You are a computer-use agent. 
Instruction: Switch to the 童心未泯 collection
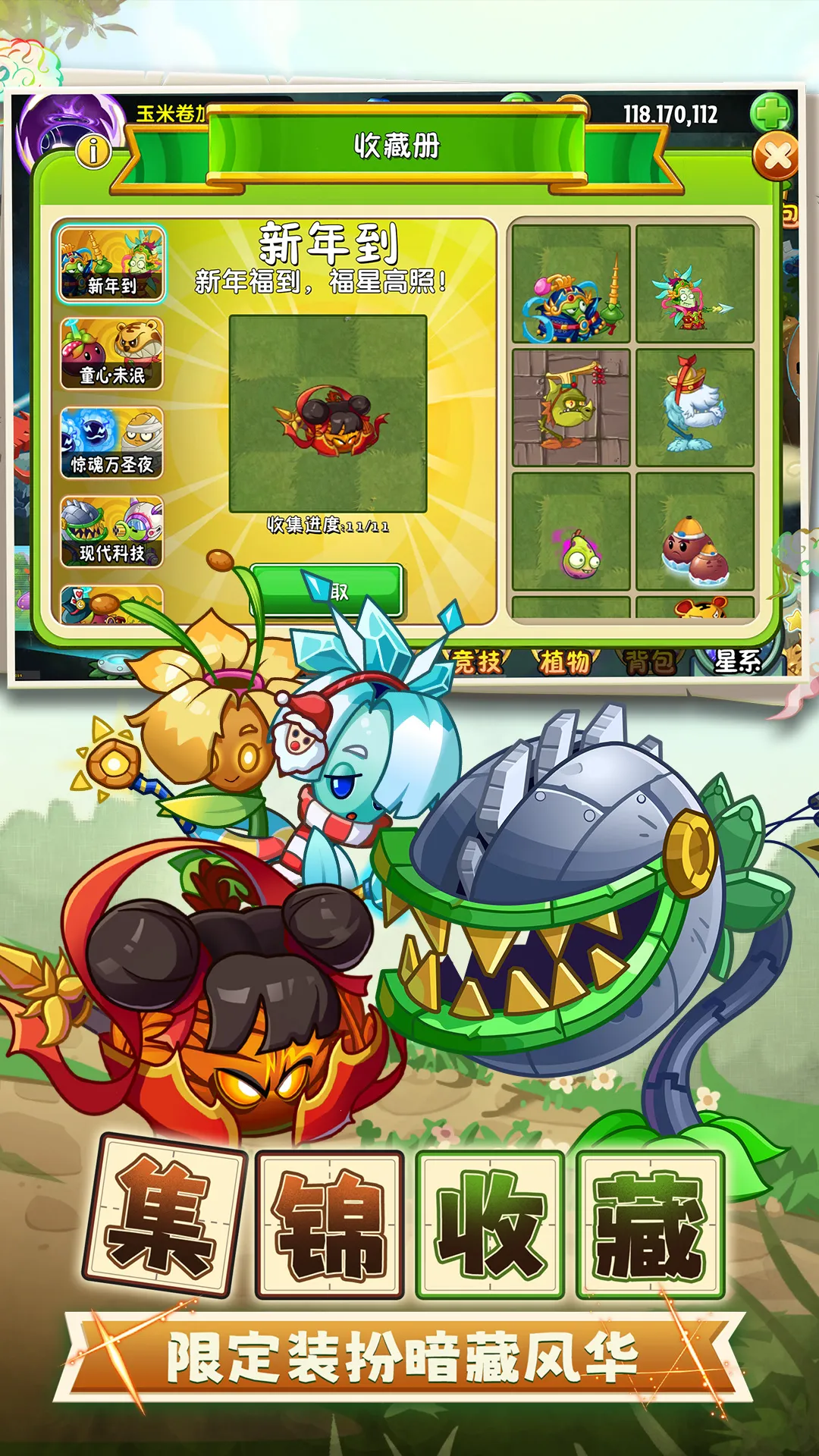tap(111, 353)
